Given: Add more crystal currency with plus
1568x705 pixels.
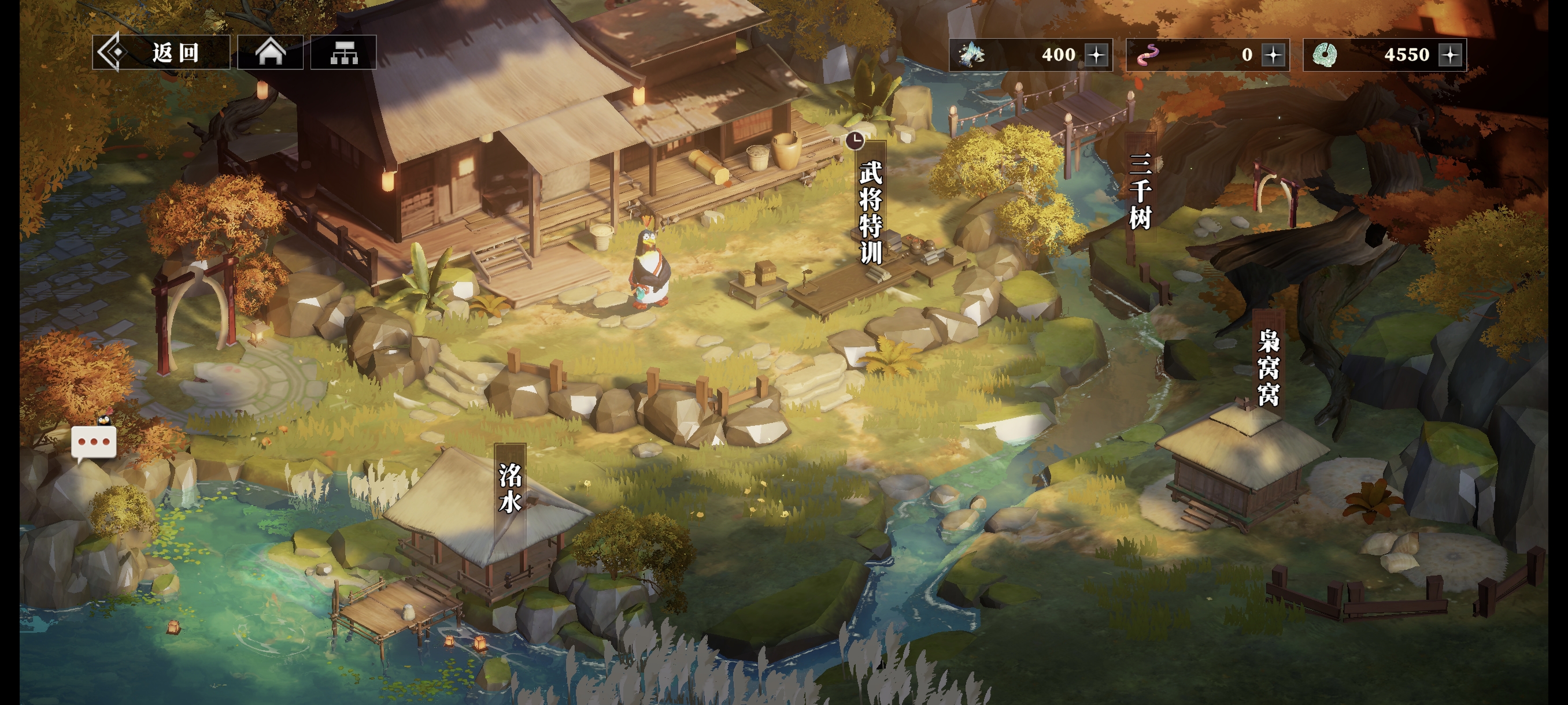Looking at the screenshot, I should coord(1097,55).
